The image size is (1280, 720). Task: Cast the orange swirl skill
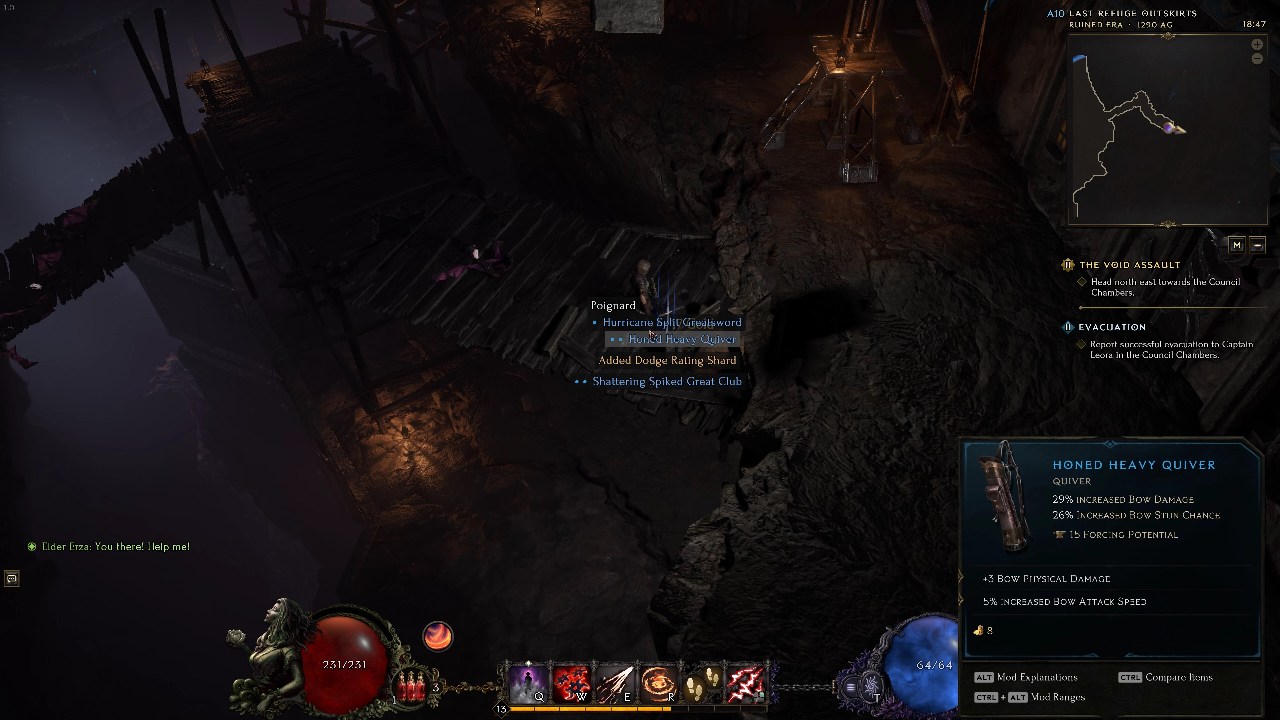pos(657,685)
